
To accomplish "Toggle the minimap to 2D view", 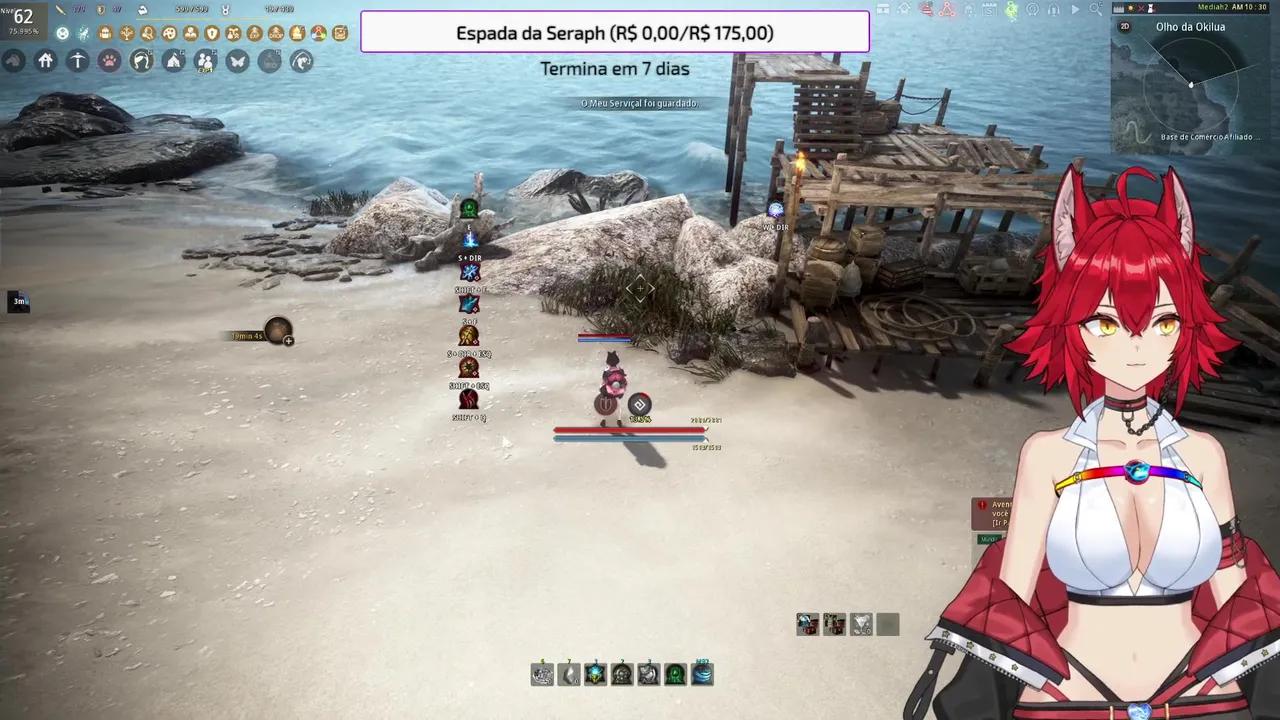I will [1126, 27].
